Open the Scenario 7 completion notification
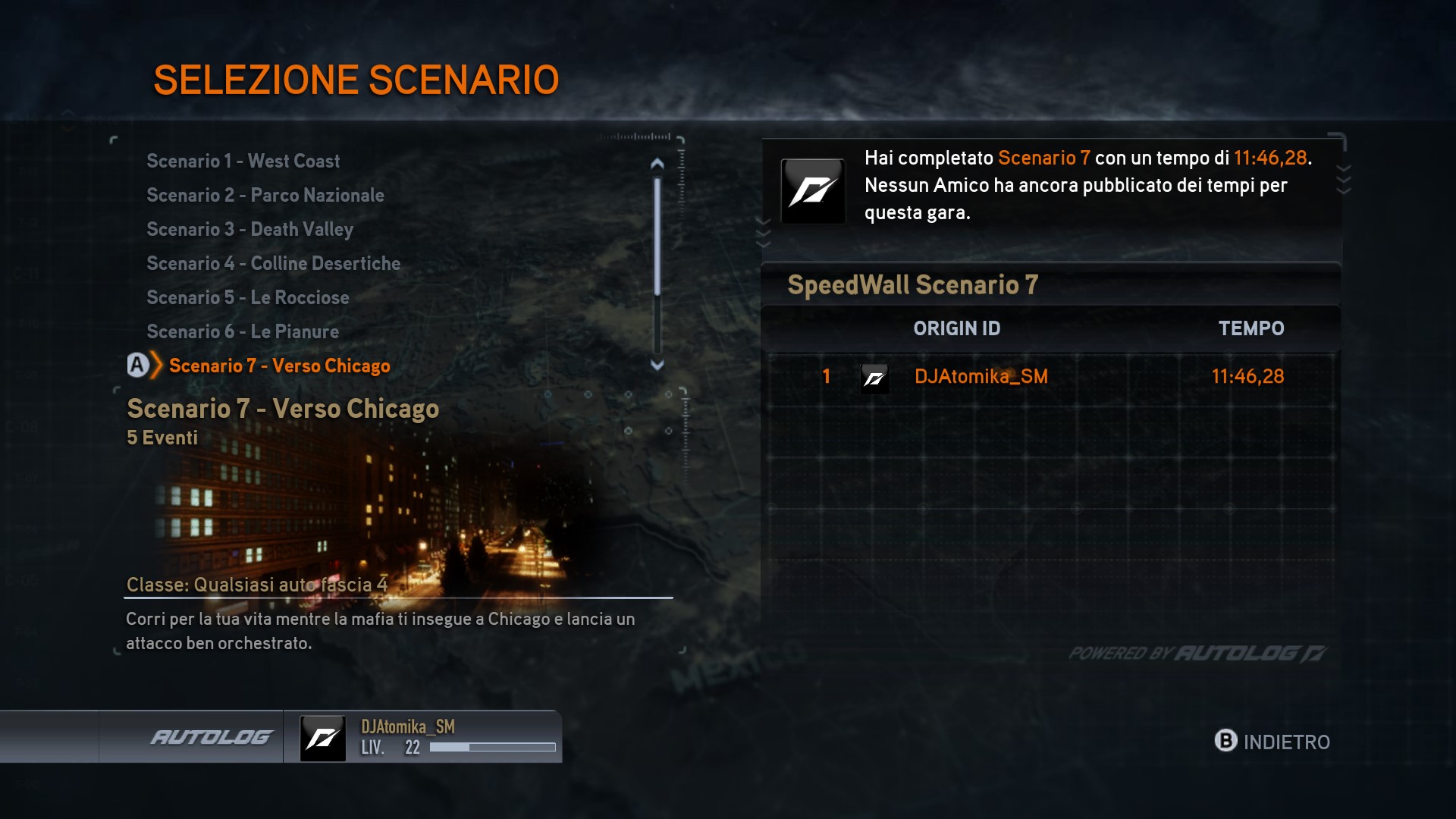Screen dimensions: 1456x819 pyautogui.click(x=1051, y=185)
